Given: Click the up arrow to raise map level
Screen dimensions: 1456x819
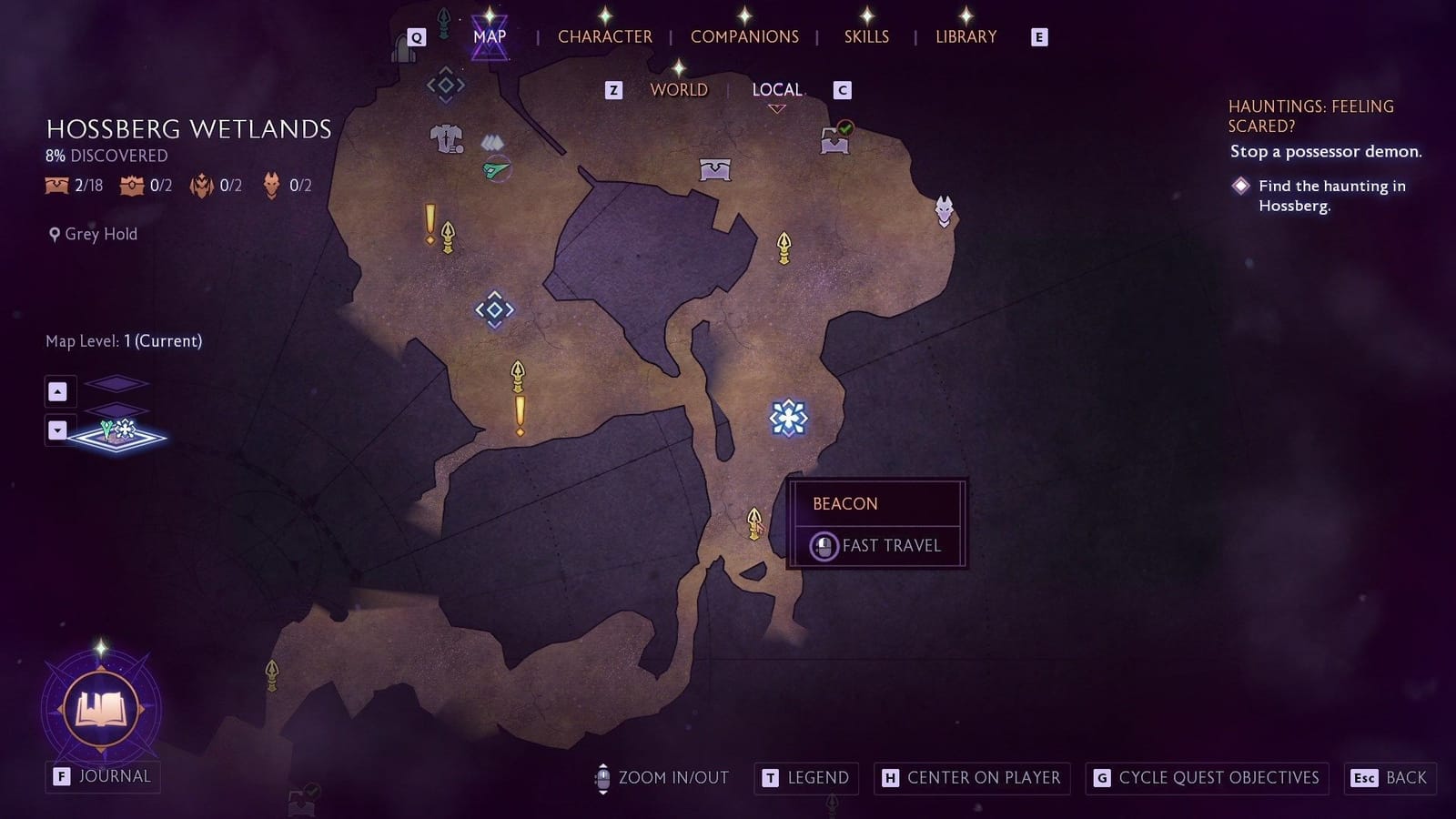Looking at the screenshot, I should pyautogui.click(x=59, y=390).
